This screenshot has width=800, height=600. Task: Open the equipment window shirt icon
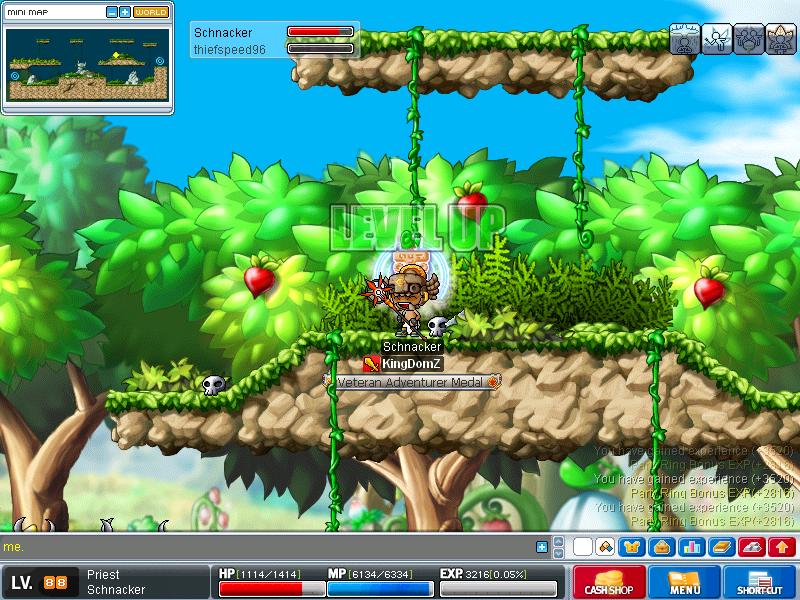click(631, 547)
